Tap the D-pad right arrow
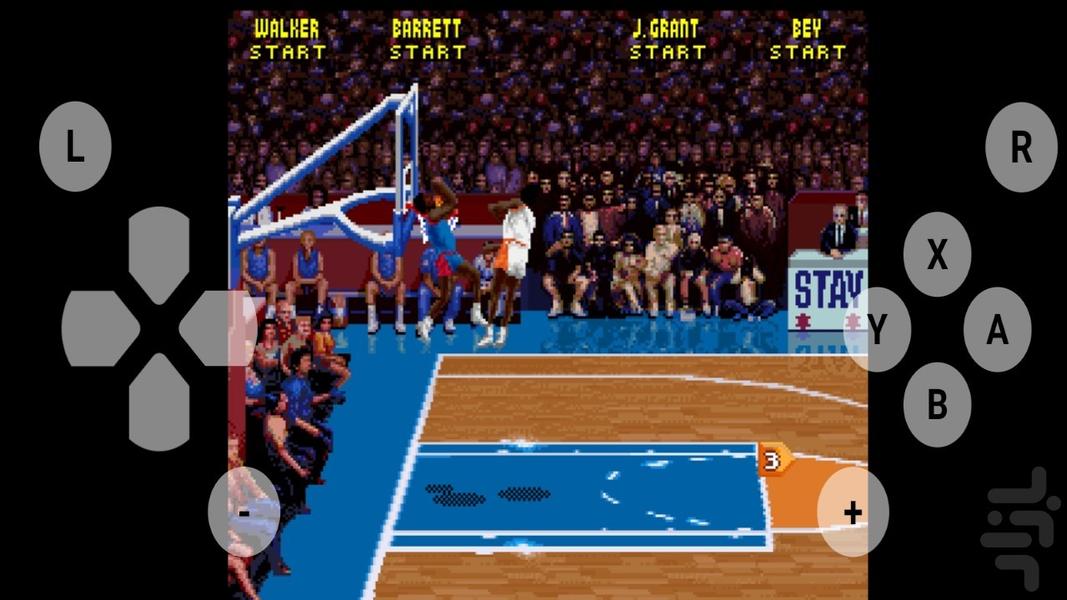1067x600 pixels. (x=218, y=328)
